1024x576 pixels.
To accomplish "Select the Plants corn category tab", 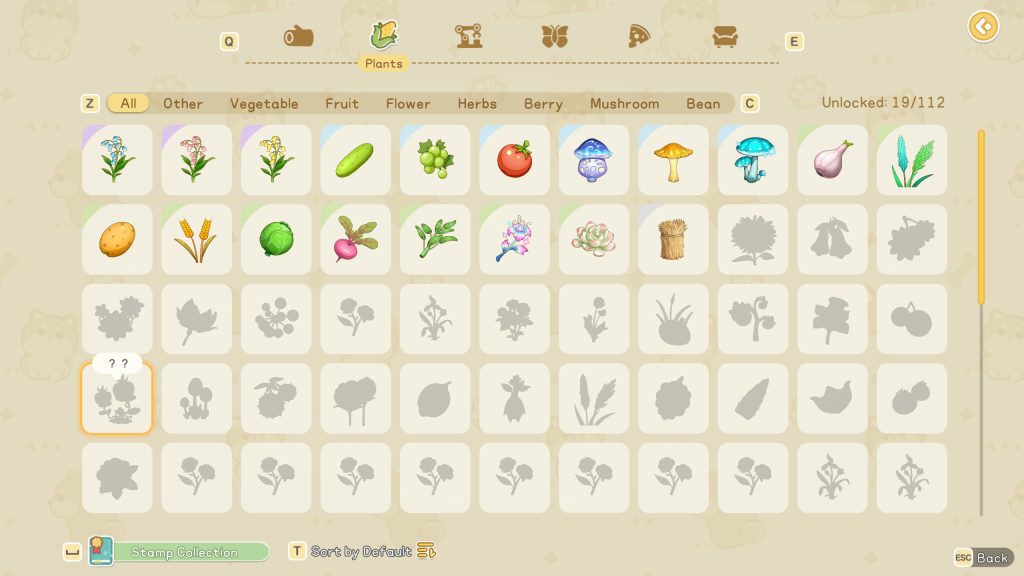I will tap(383, 37).
